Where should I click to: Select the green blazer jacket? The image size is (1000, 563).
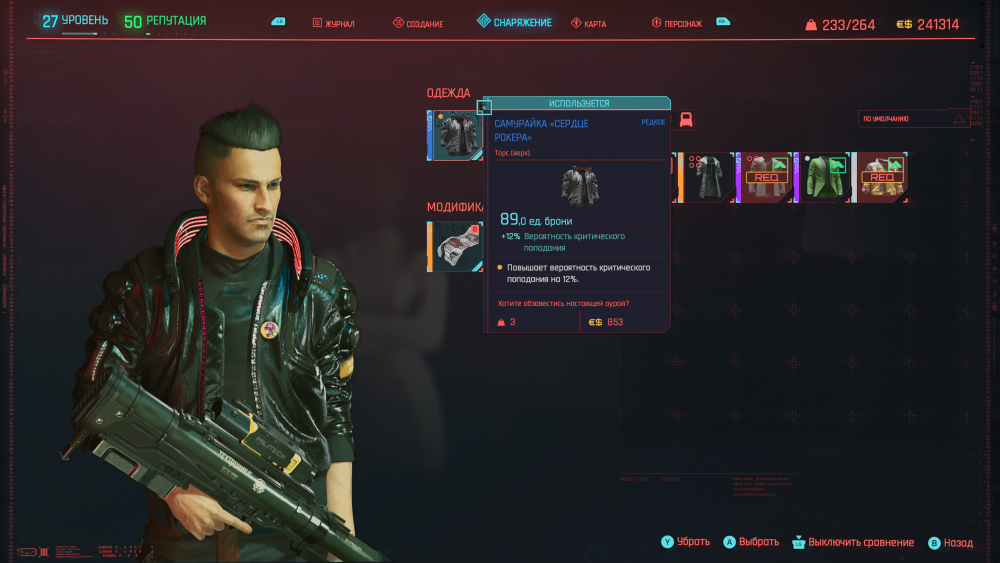pos(824,177)
